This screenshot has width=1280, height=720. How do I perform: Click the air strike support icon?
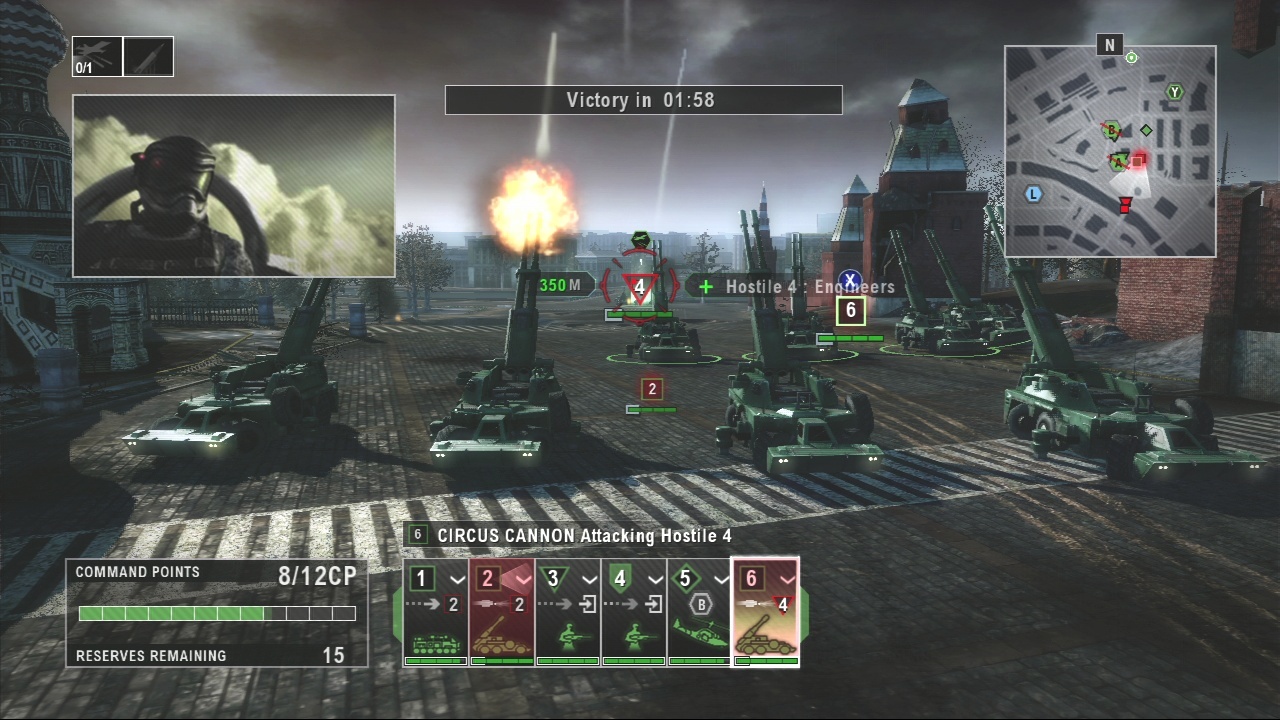click(98, 56)
